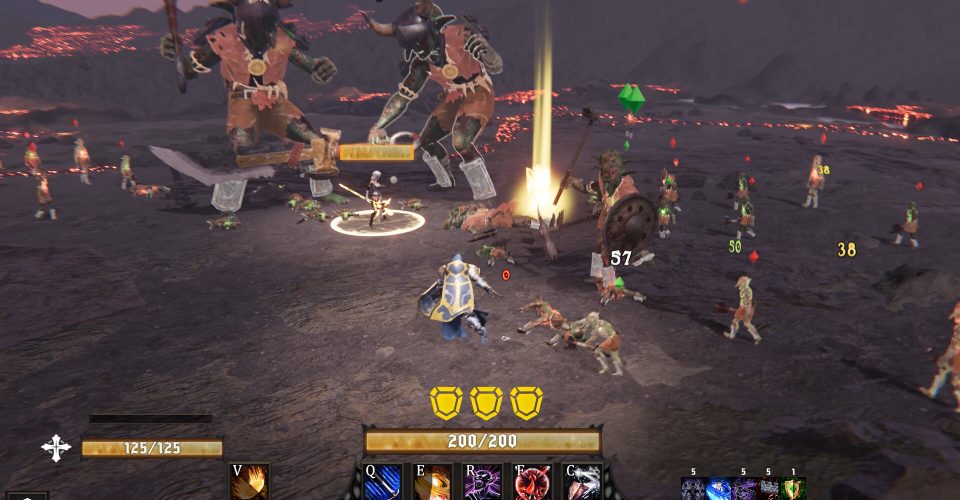The height and width of the screenshot is (500, 960).
Task: Activate the red orb ability F
Action: [x=533, y=482]
